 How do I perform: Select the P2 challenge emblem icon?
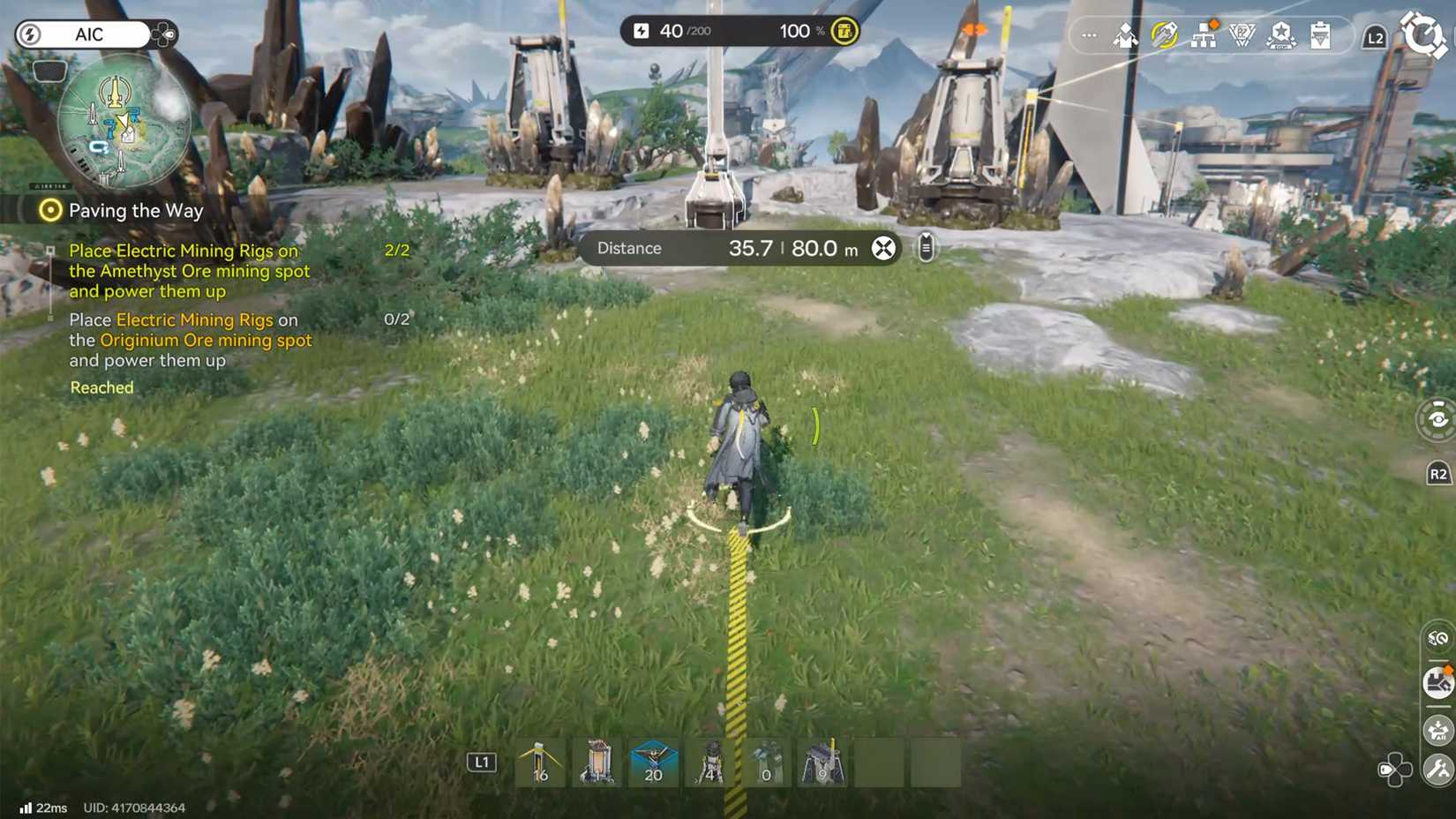coord(1242,35)
